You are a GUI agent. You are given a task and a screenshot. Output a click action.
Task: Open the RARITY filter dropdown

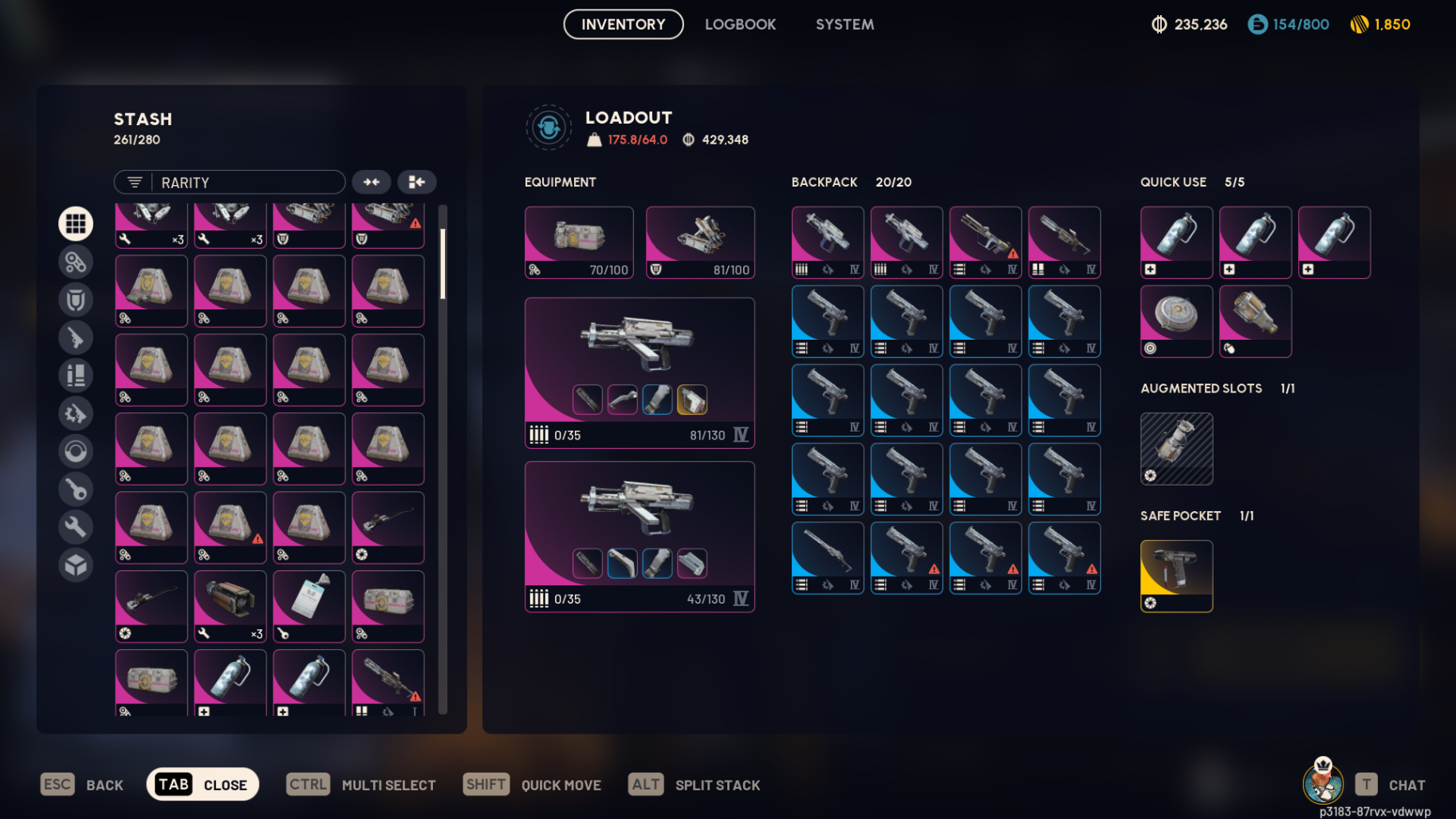coord(239,182)
